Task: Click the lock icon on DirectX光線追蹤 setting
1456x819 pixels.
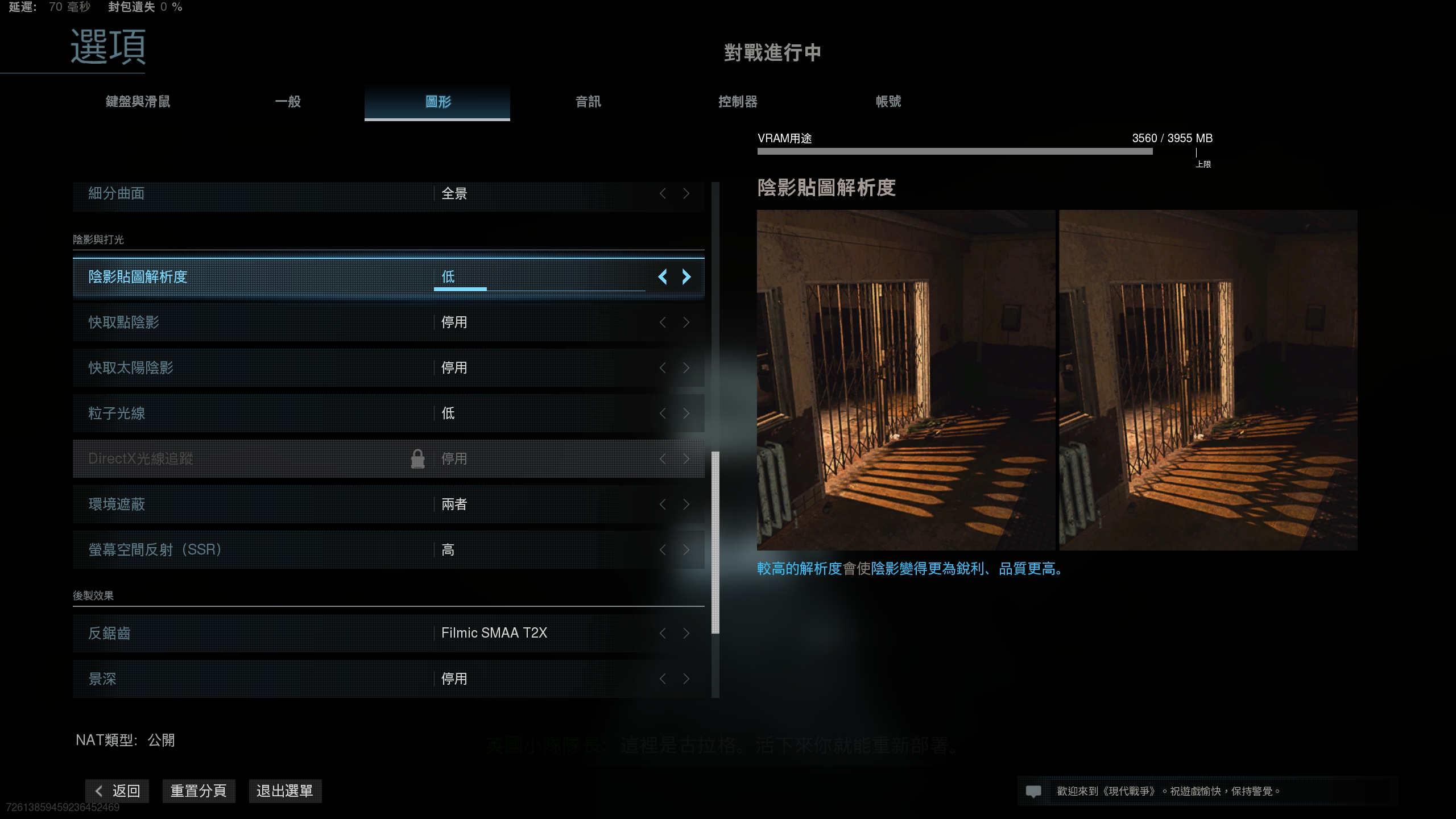Action: point(418,458)
